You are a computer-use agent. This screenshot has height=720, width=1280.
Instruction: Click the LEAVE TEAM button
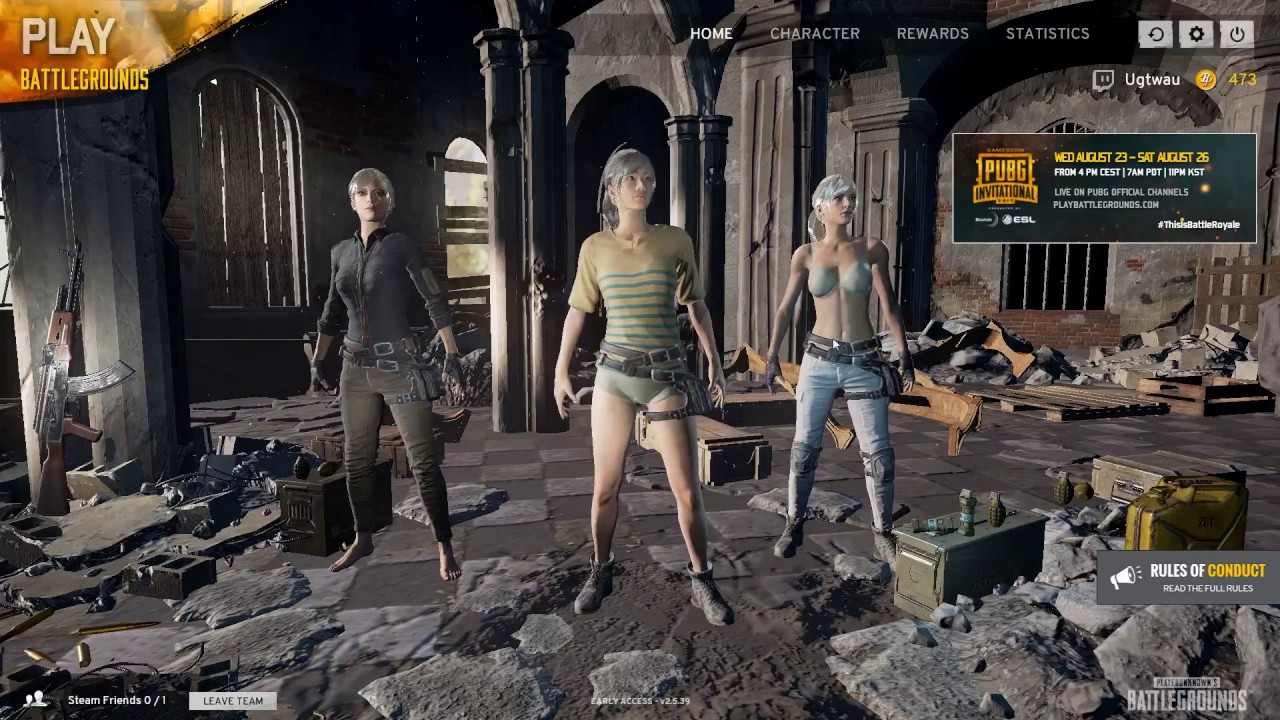coord(232,700)
